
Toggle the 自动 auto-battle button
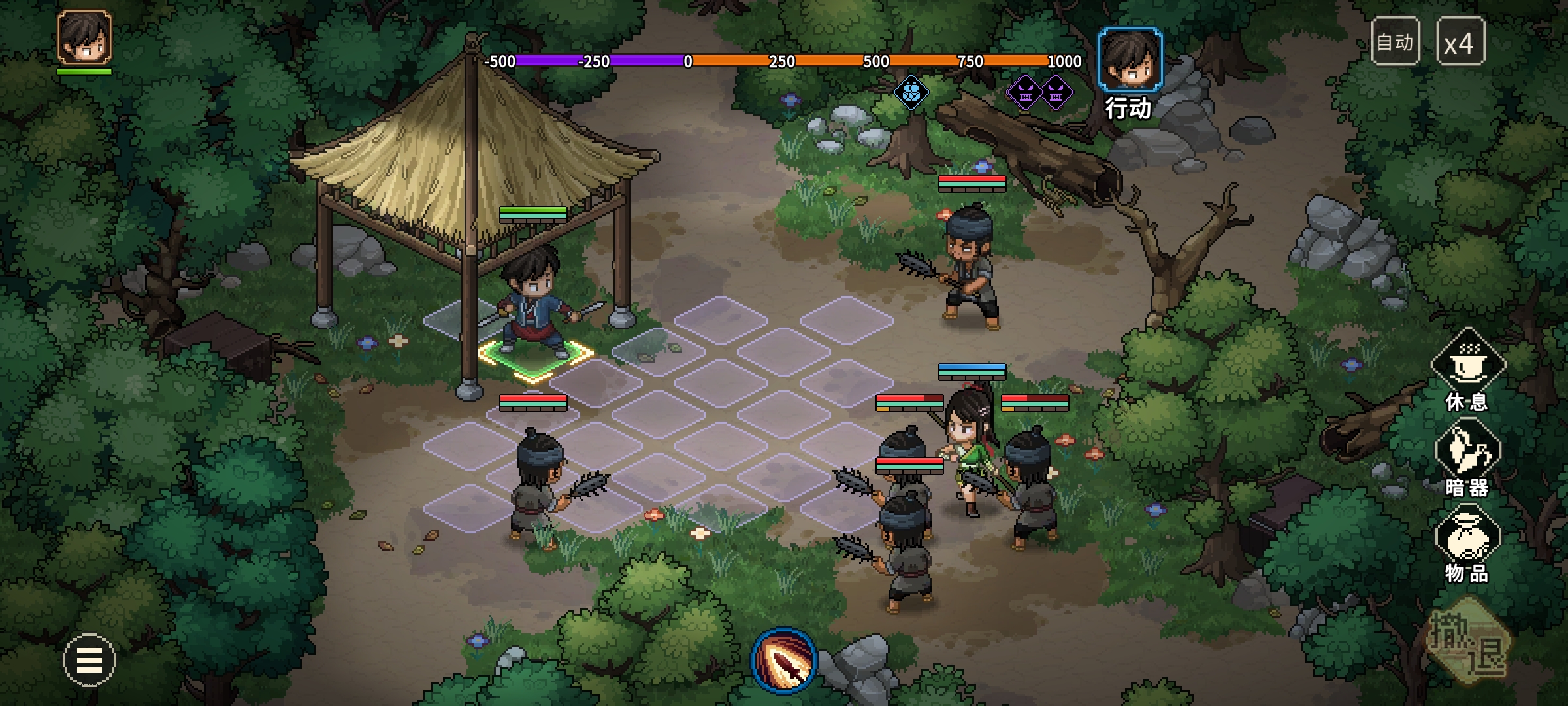click(x=1395, y=42)
